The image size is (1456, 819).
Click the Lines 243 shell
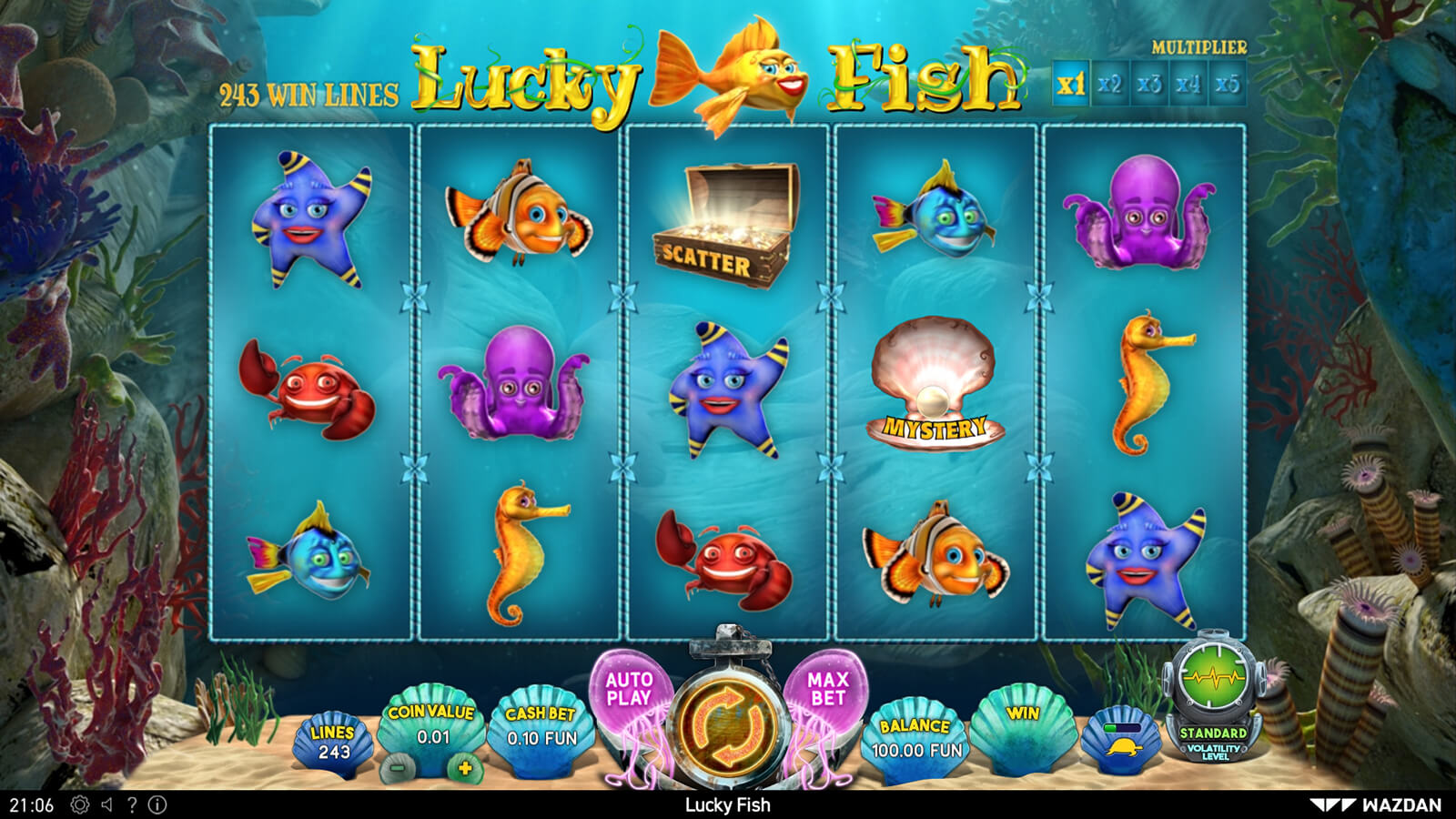point(332,743)
